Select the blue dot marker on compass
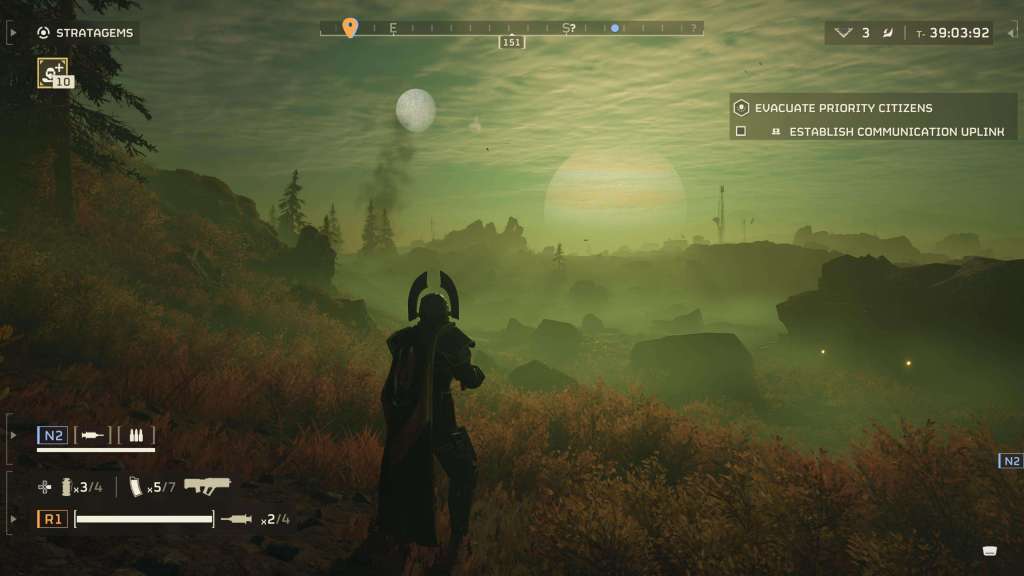 click(x=615, y=28)
